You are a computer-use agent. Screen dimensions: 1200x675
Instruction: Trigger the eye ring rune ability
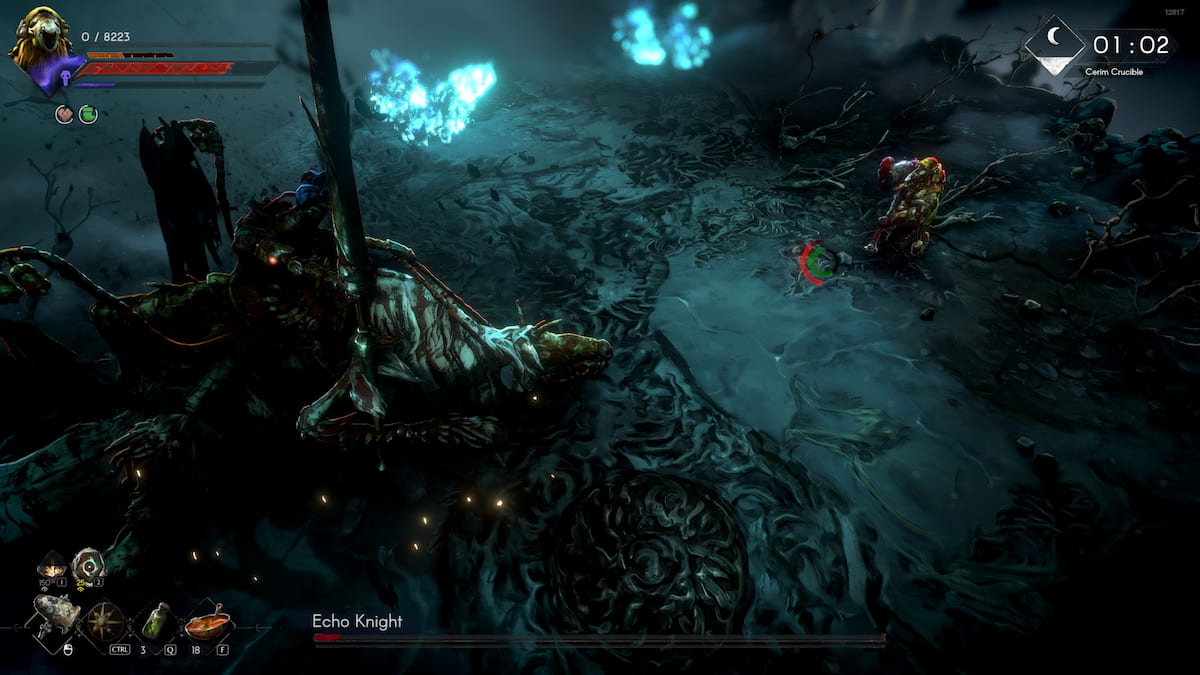point(87,565)
